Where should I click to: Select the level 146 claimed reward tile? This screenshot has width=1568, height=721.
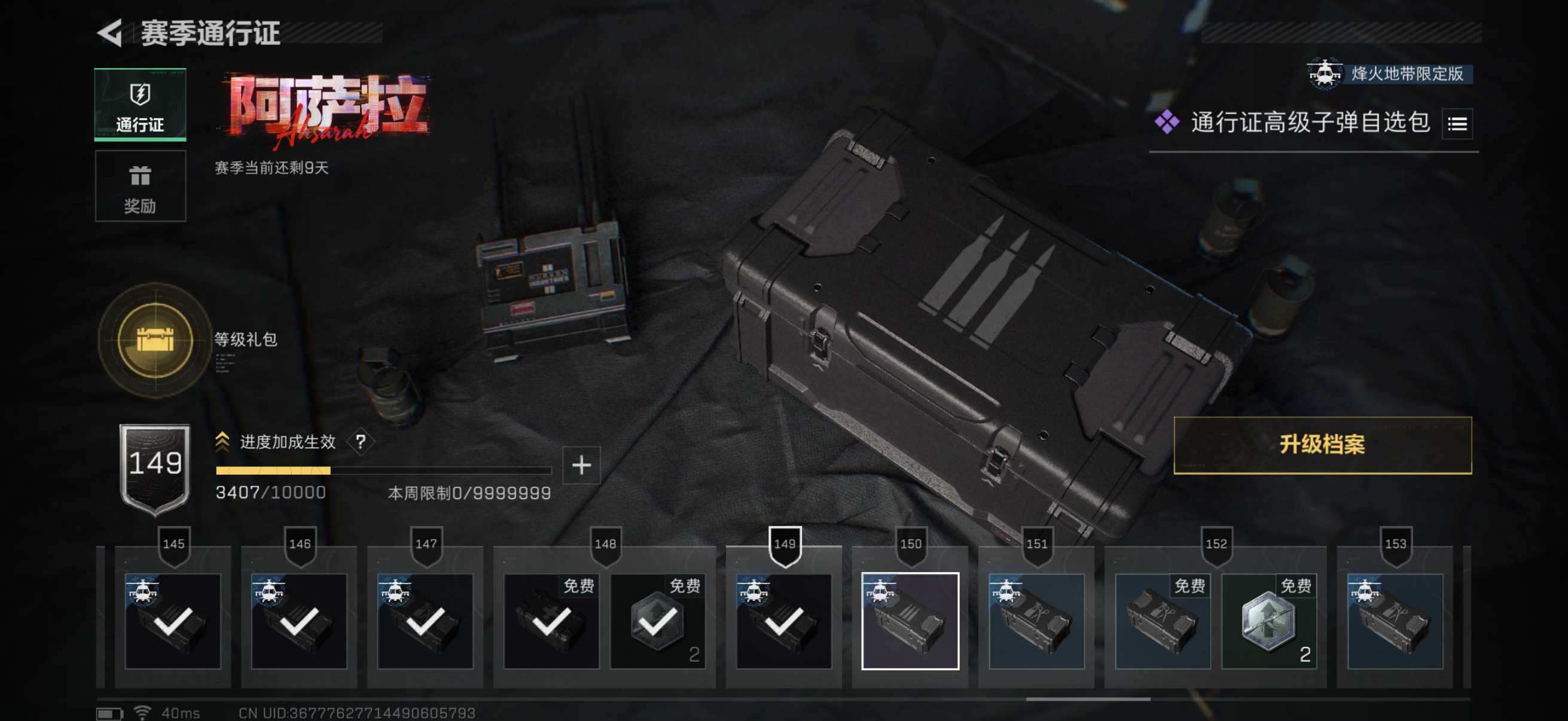click(x=299, y=621)
